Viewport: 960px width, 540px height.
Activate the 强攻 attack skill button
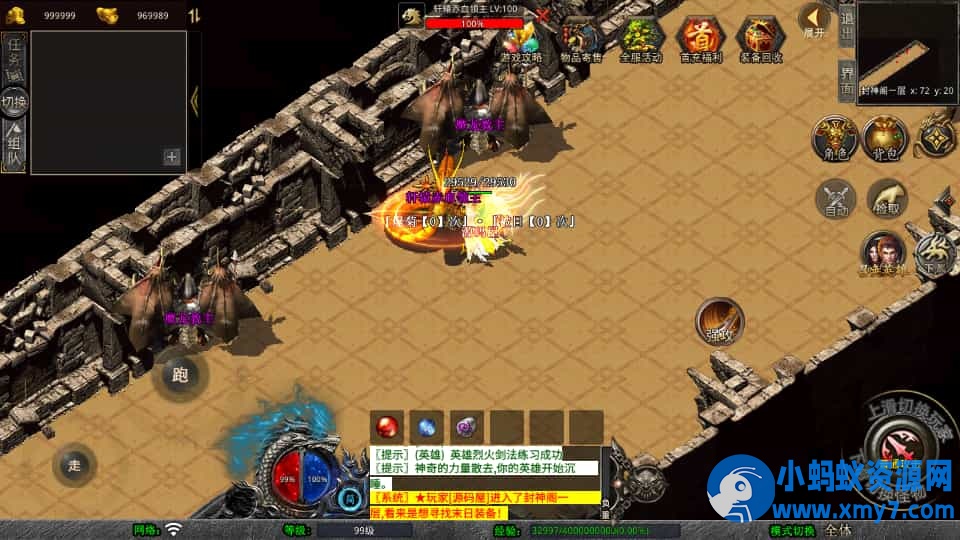coord(720,322)
